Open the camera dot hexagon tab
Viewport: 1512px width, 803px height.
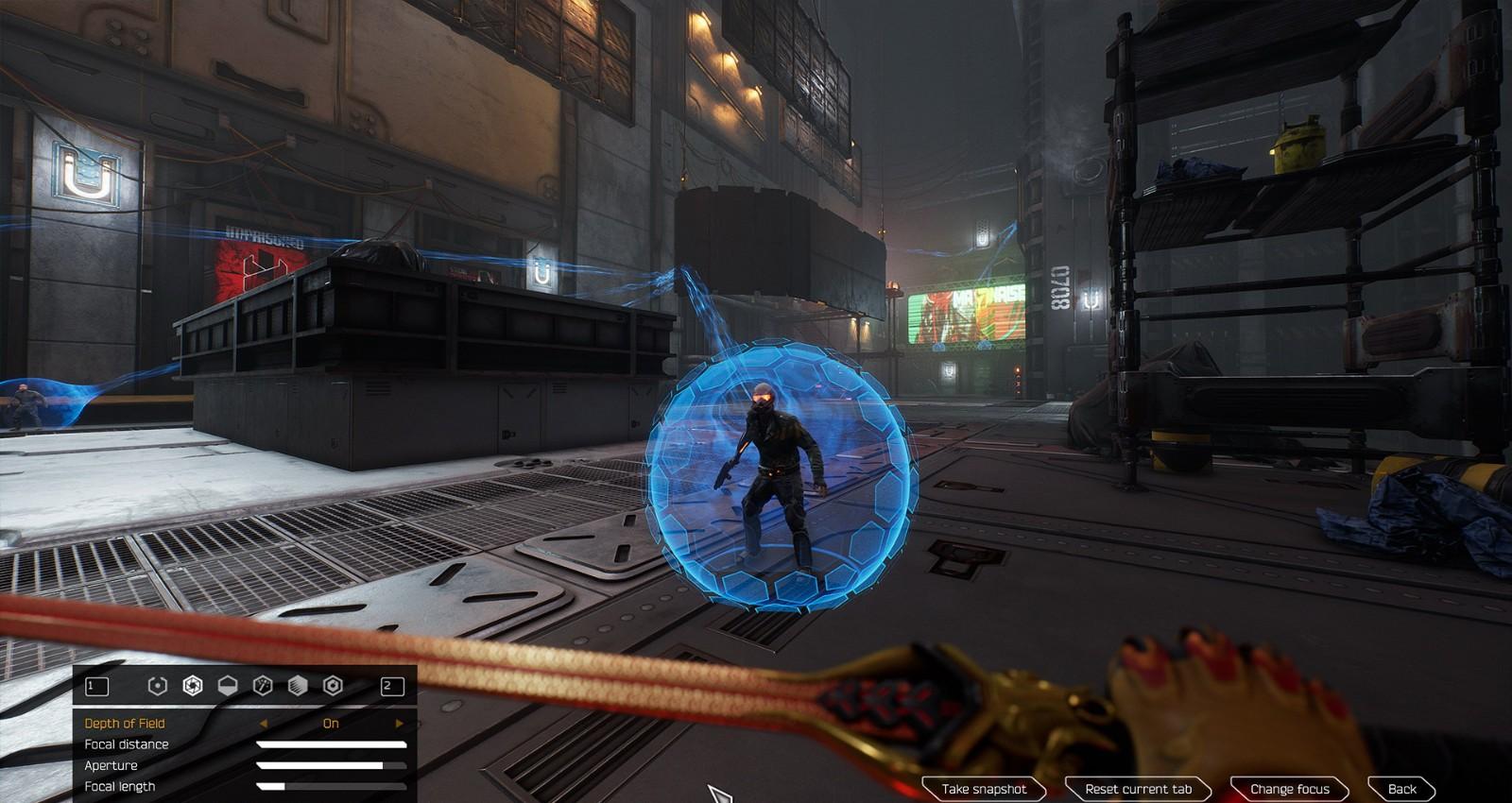click(158, 686)
